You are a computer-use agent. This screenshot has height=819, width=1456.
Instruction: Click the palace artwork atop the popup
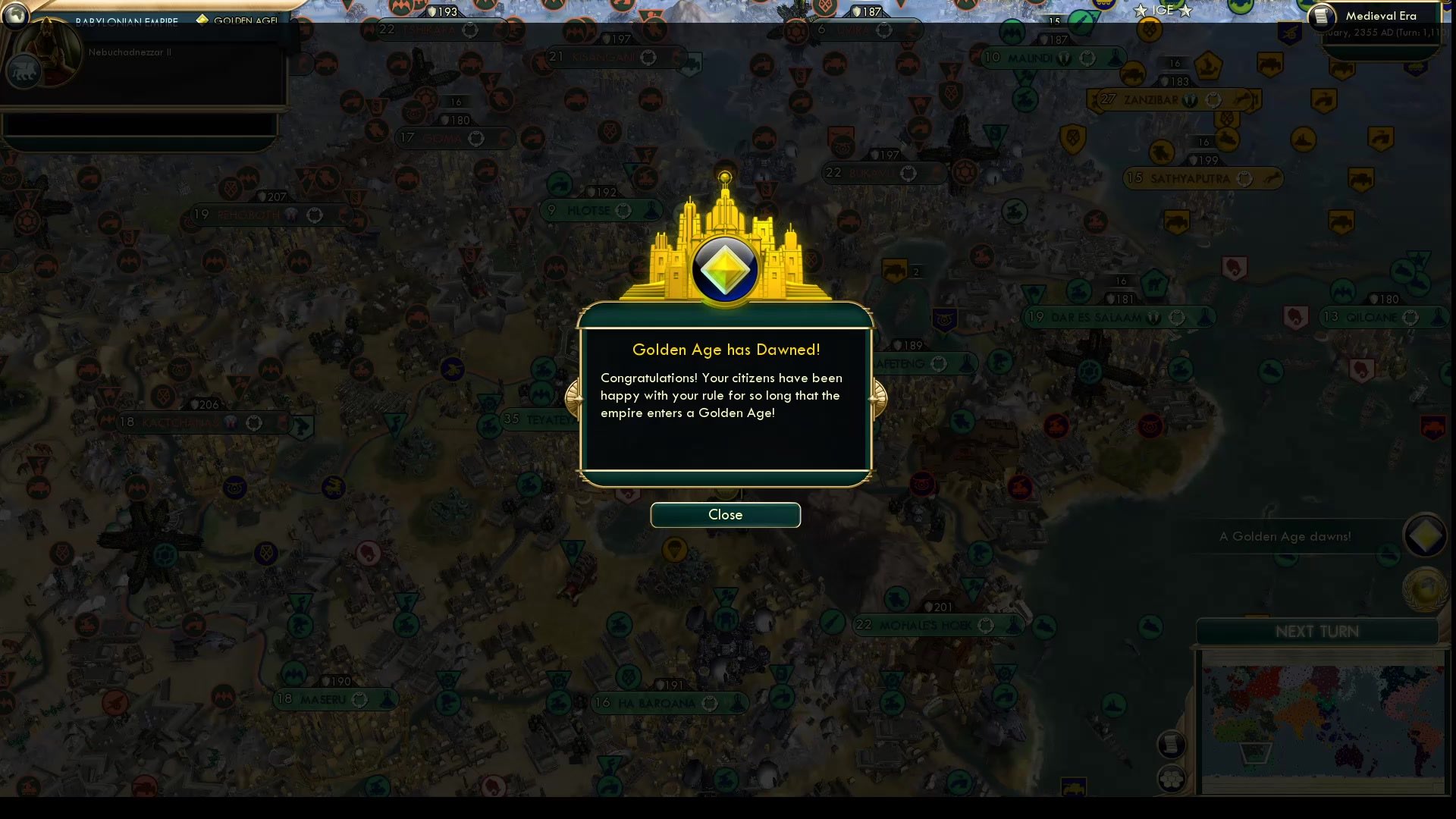724,250
